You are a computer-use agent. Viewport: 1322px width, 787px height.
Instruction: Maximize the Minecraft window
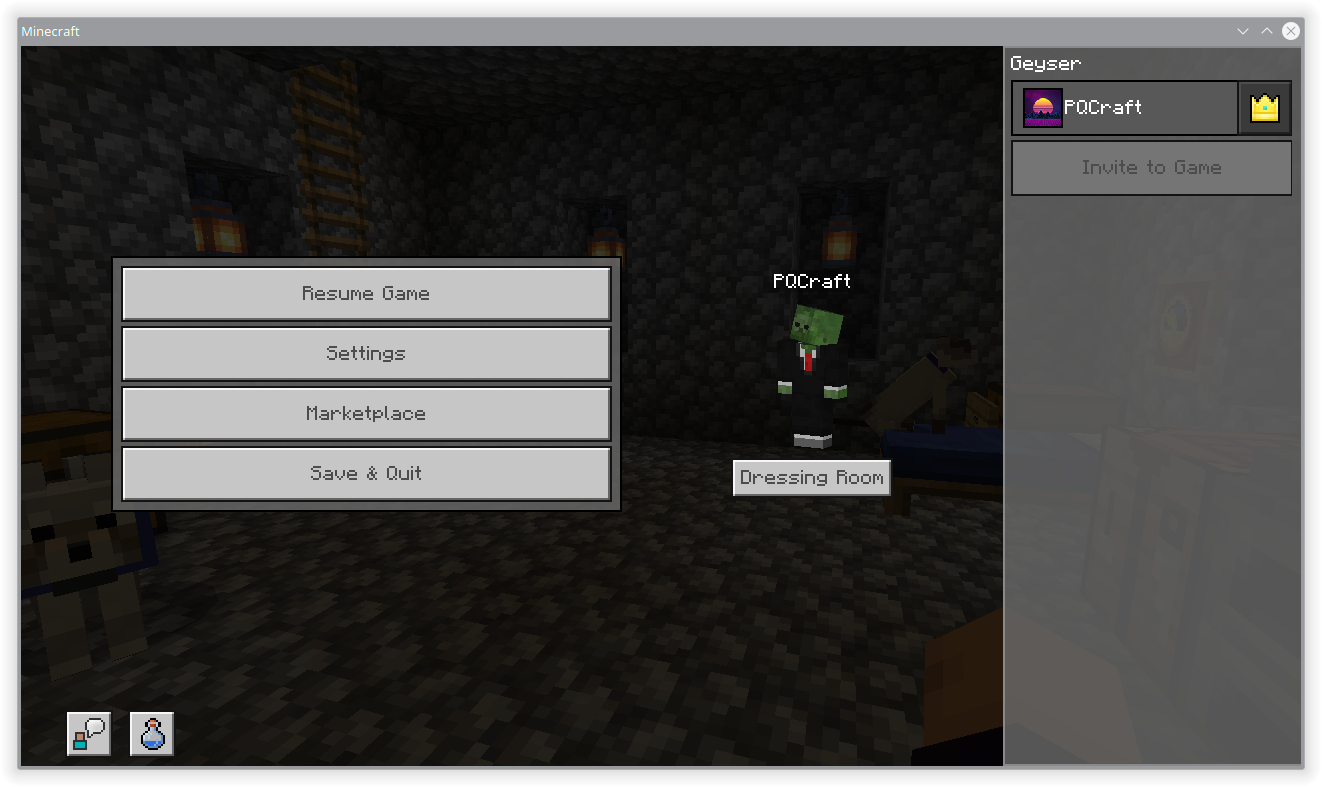coord(1266,31)
